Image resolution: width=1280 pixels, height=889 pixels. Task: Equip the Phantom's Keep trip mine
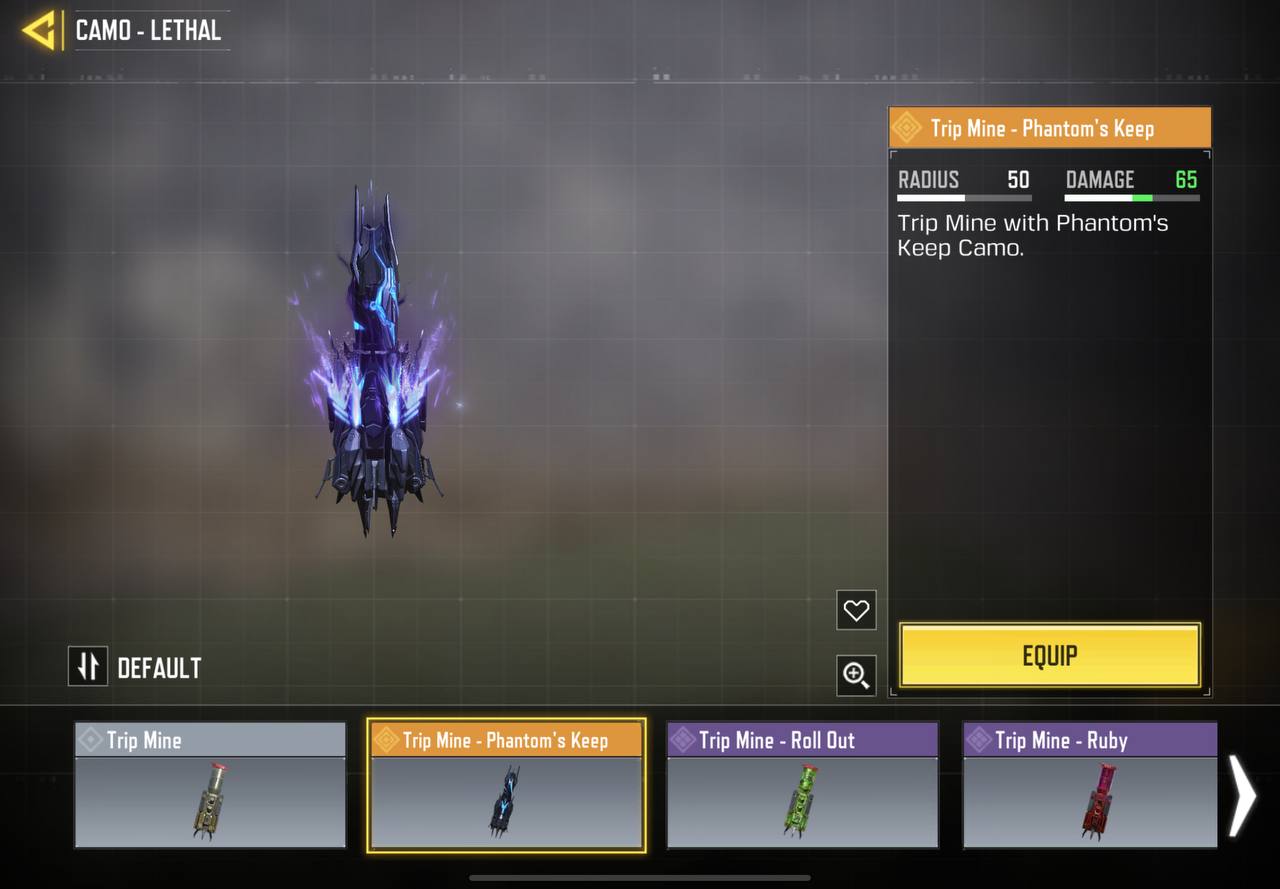[1050, 656]
